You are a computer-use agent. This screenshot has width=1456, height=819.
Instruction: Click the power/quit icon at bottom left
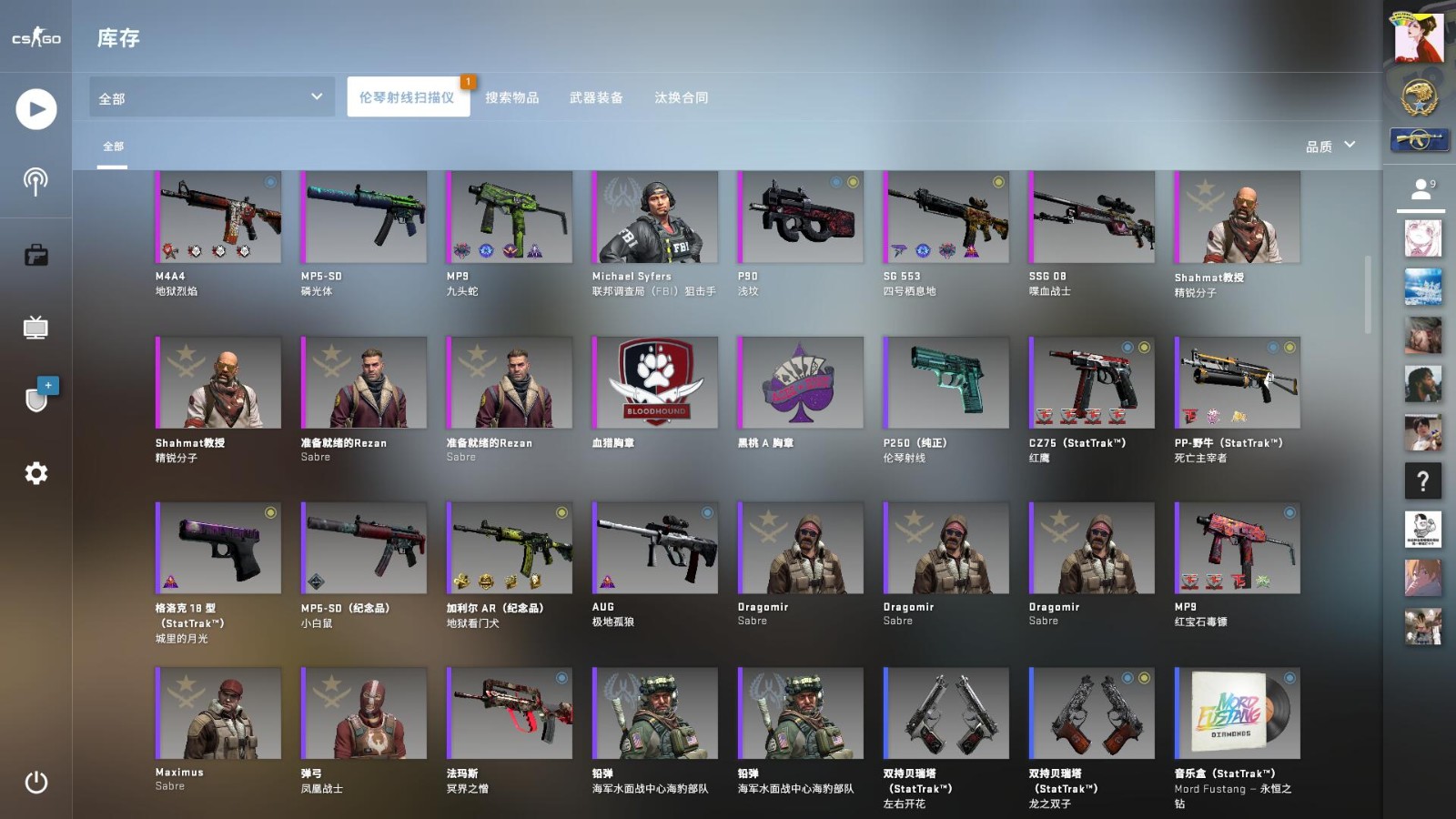[x=35, y=782]
